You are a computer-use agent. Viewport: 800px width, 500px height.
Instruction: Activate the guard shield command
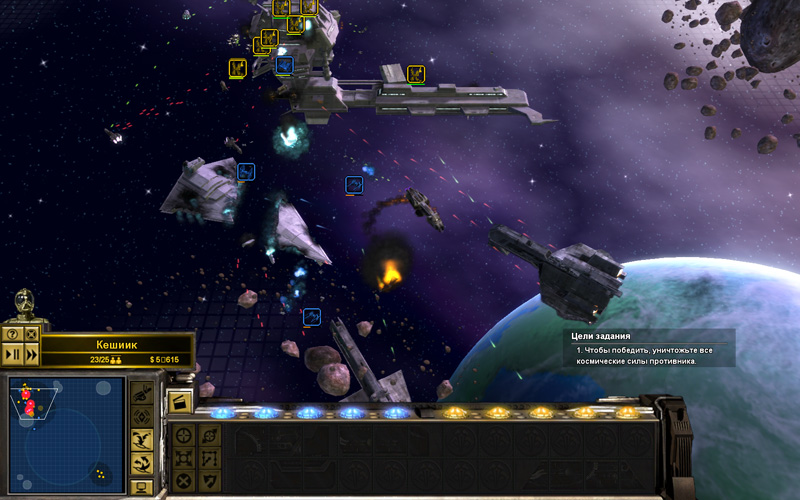tap(209, 481)
